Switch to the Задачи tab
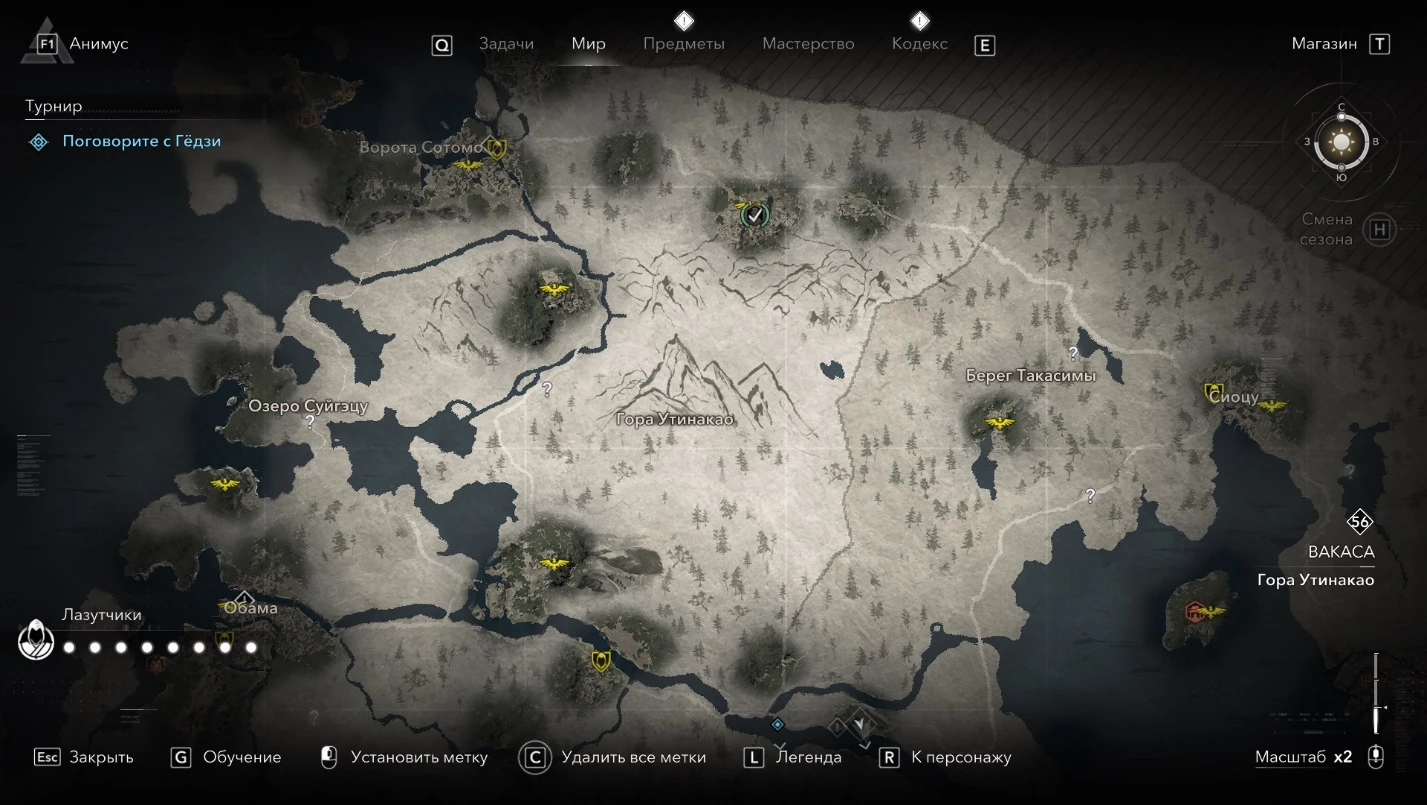Image resolution: width=1427 pixels, height=805 pixels. point(506,44)
